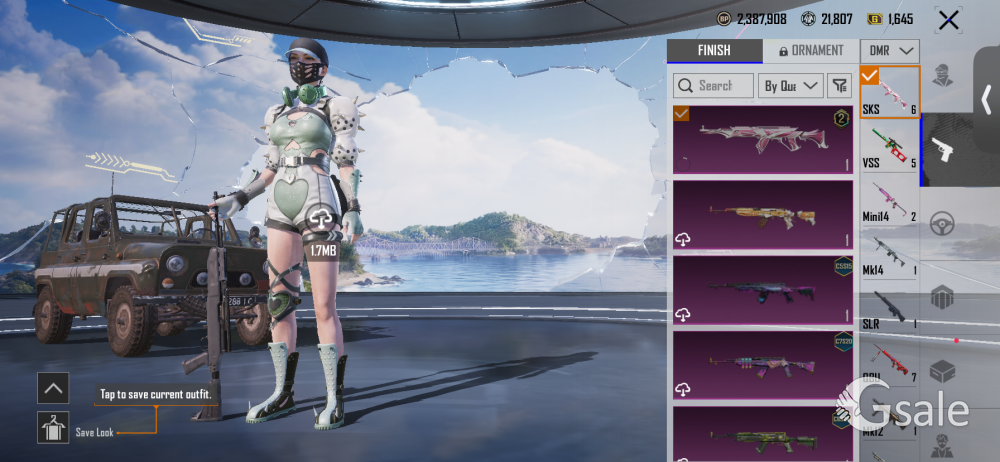Open the DMR weapon type dropdown
Viewport: 1000px width, 462px height.
coord(892,51)
